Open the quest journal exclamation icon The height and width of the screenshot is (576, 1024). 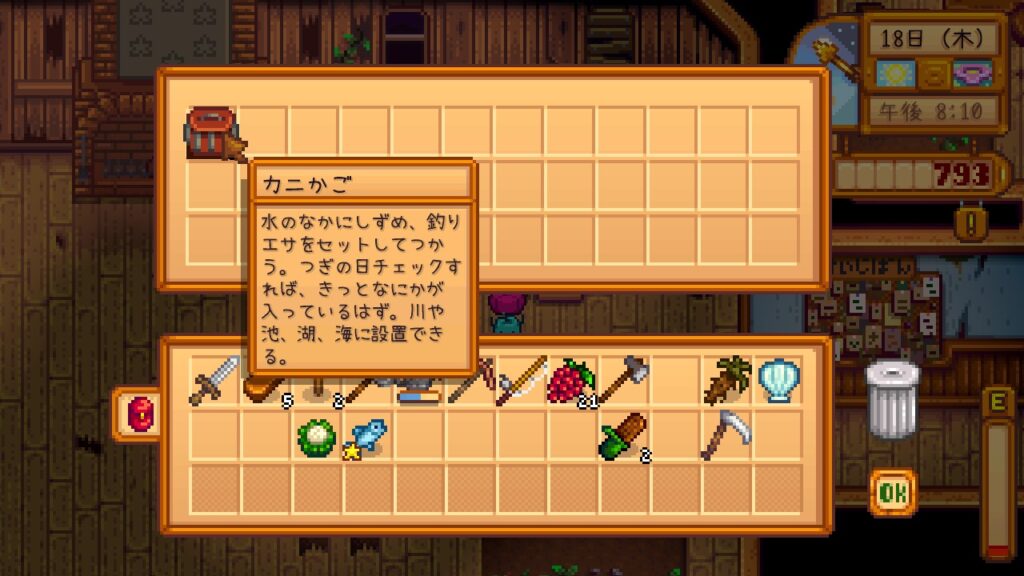(x=966, y=220)
